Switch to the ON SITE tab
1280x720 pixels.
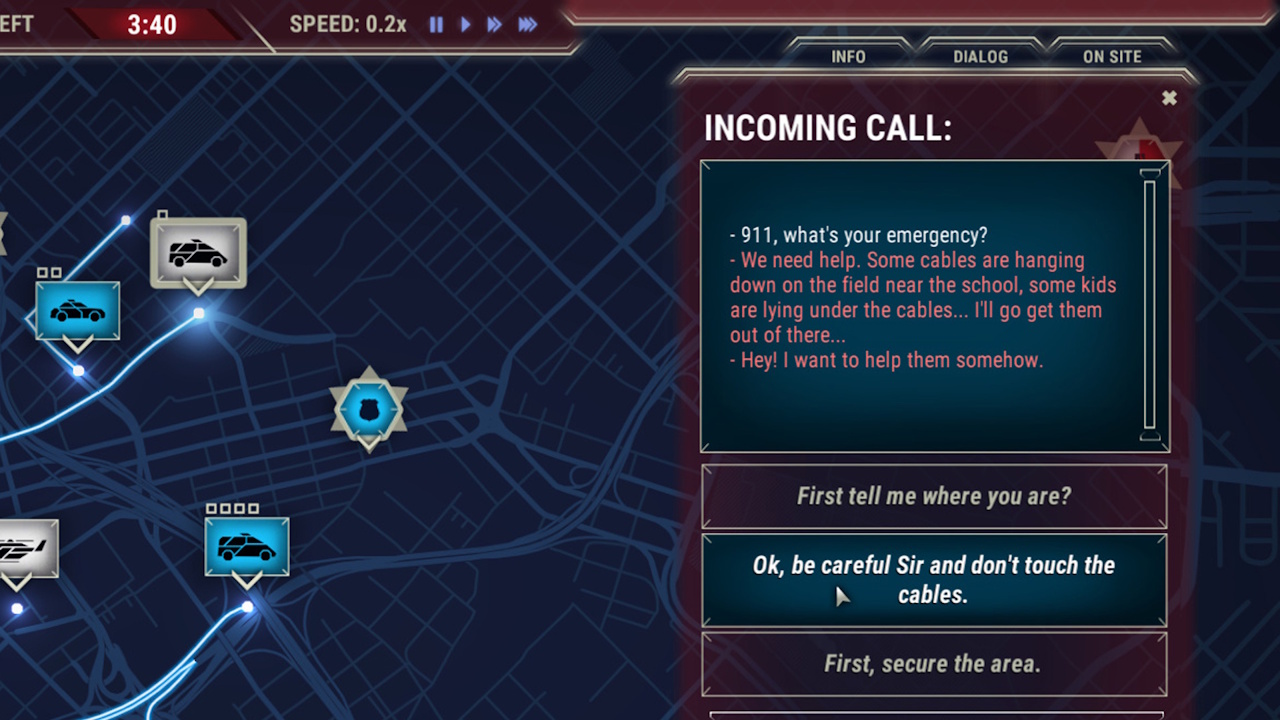click(x=1111, y=57)
